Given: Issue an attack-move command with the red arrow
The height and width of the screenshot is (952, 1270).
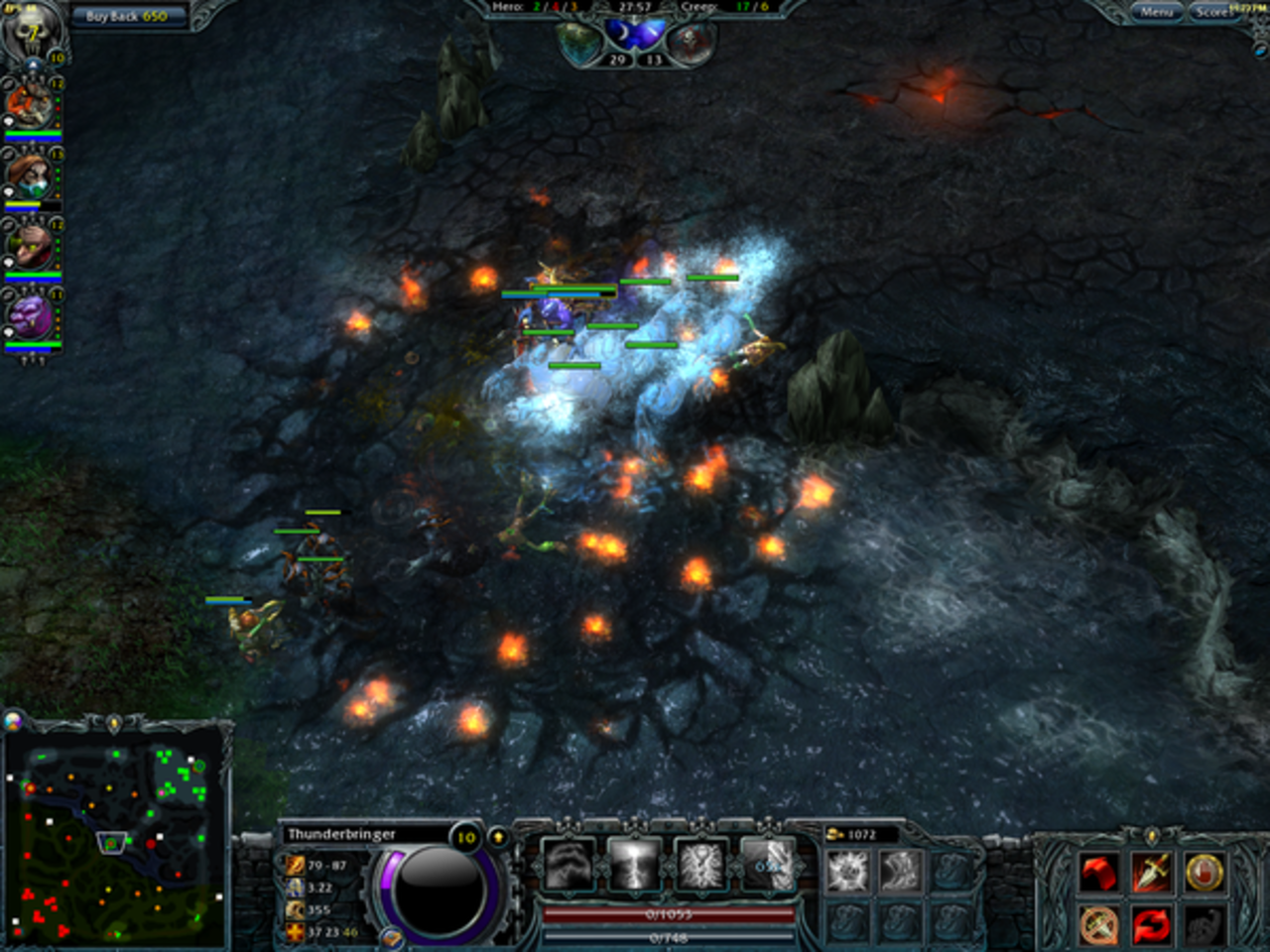Looking at the screenshot, I should (x=1099, y=872).
